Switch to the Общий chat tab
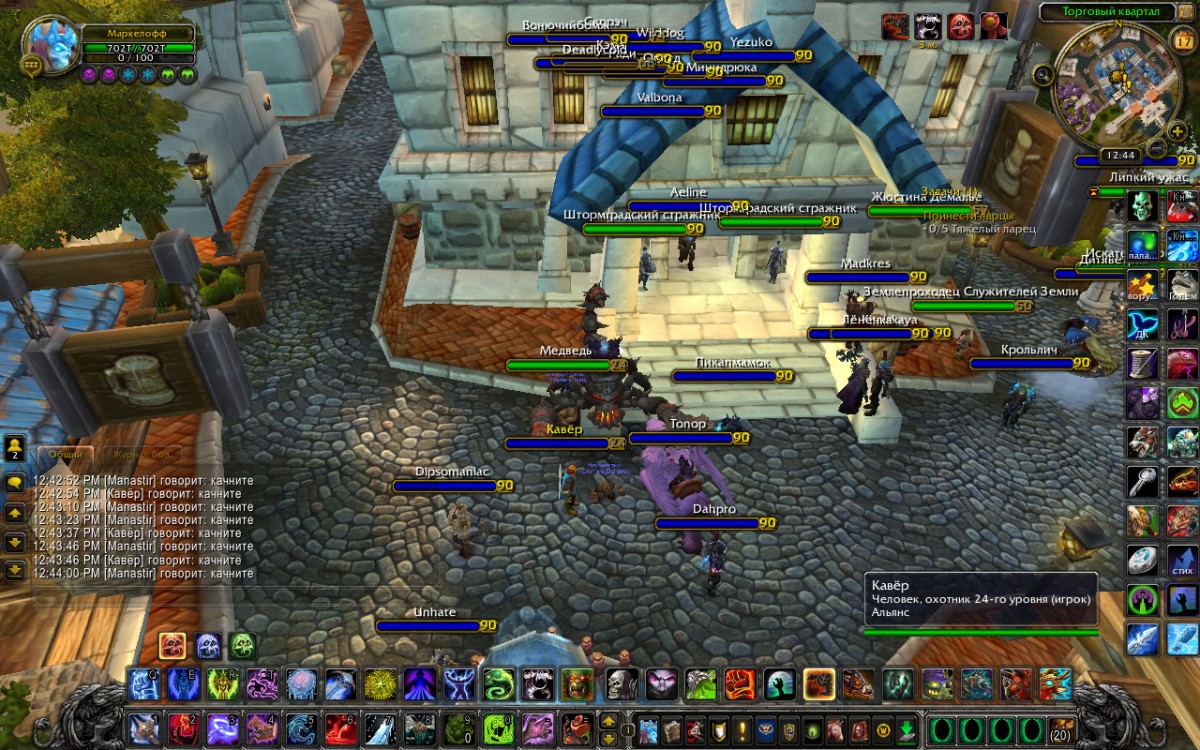1200x750 pixels. (x=66, y=454)
